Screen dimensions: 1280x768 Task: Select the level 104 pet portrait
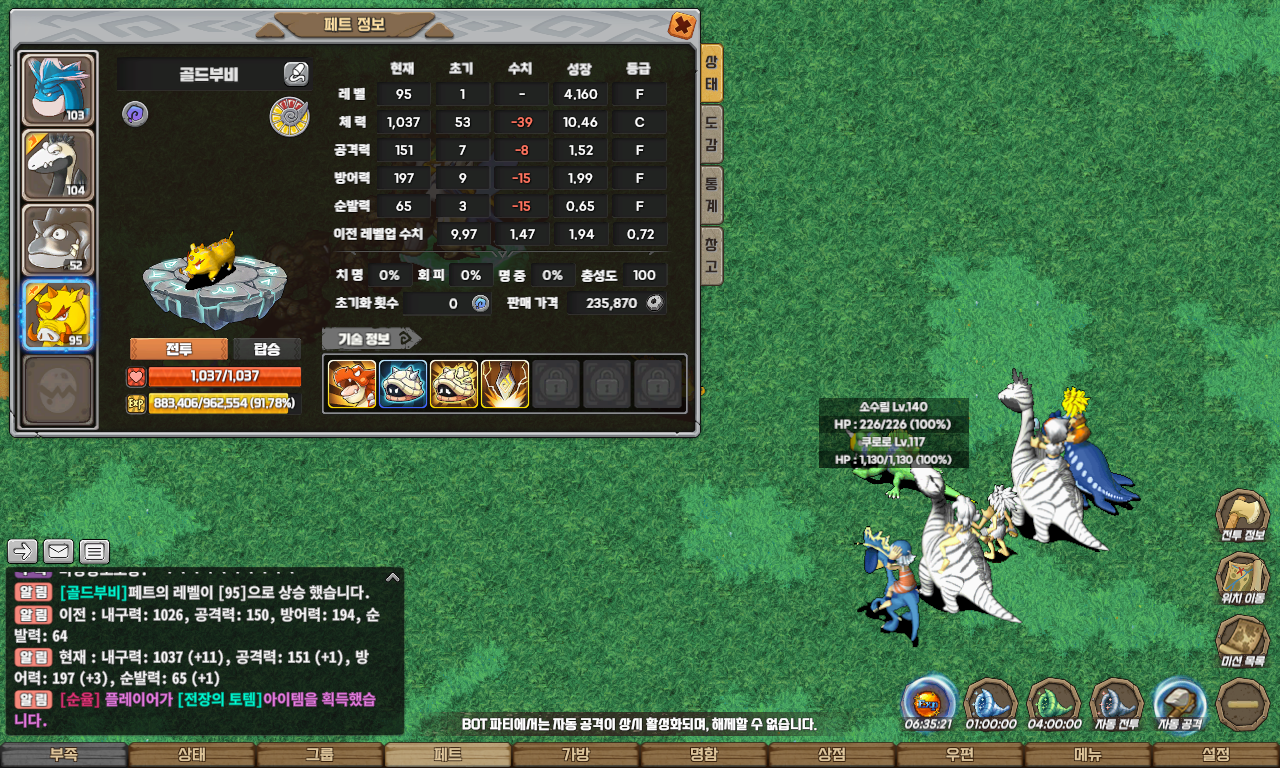58,165
